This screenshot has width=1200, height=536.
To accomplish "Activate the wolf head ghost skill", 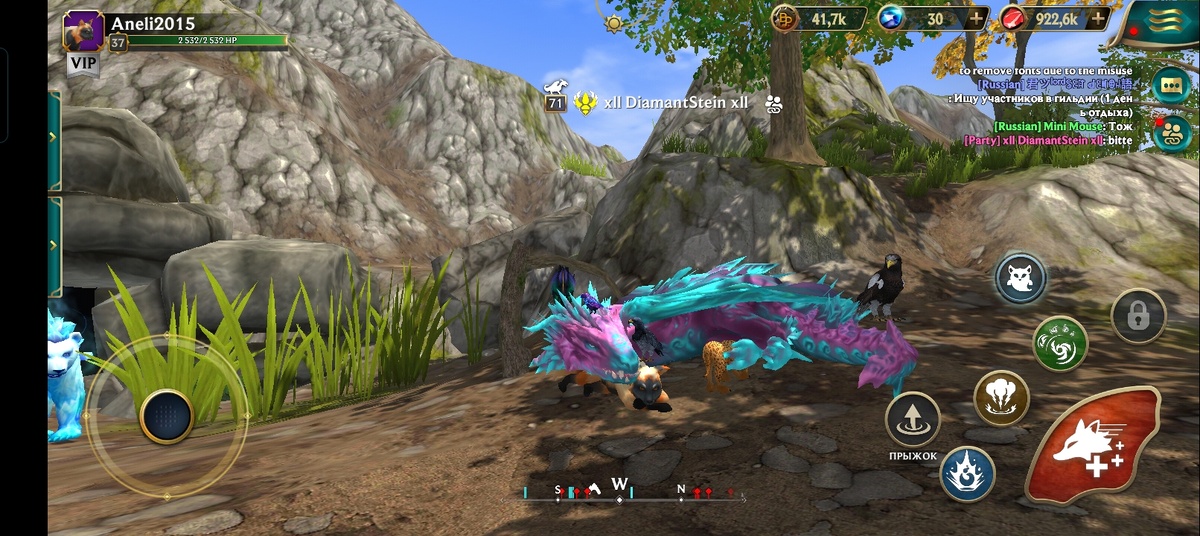I will (1020, 279).
